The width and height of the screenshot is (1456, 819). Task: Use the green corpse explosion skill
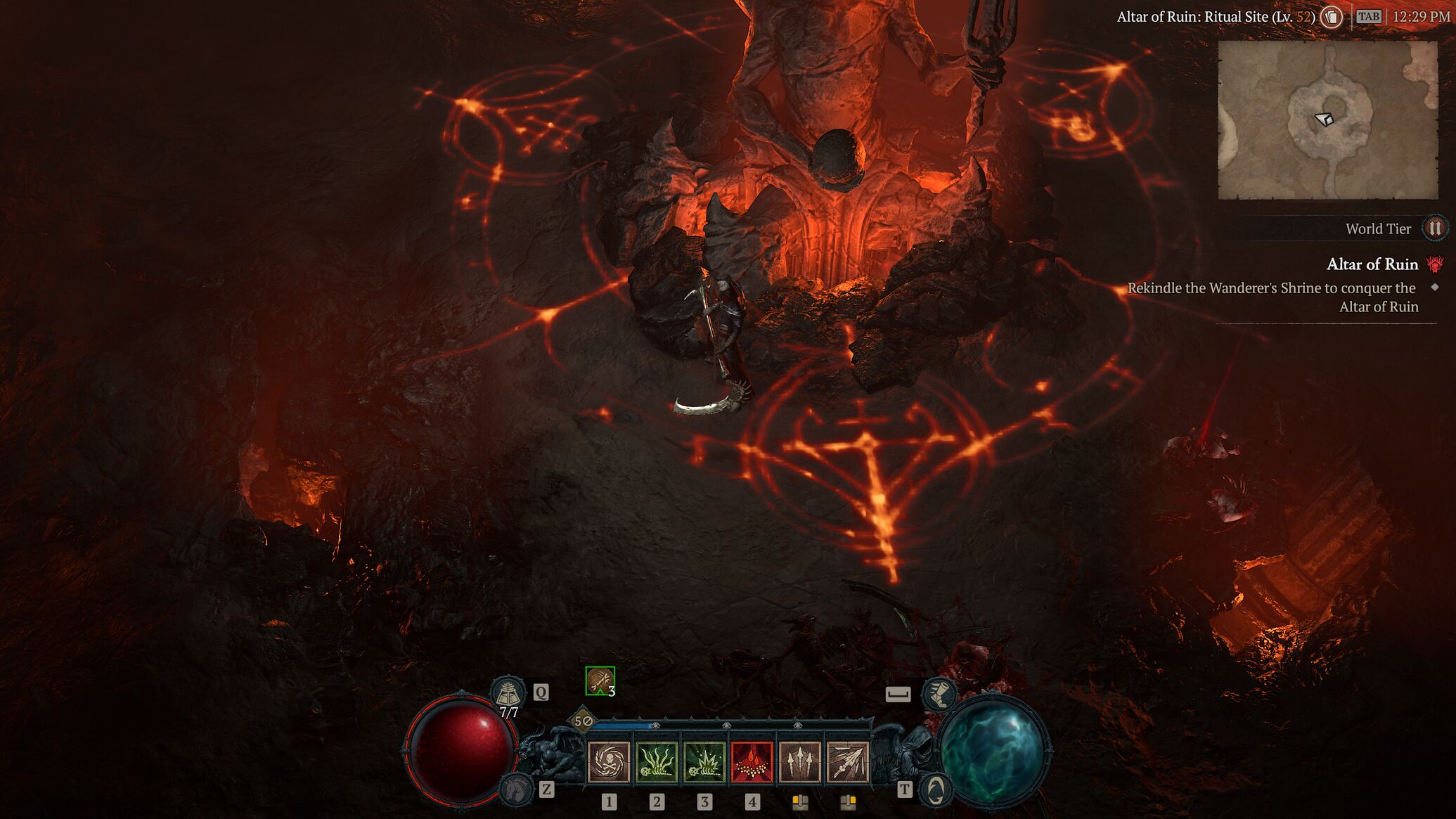(704, 762)
